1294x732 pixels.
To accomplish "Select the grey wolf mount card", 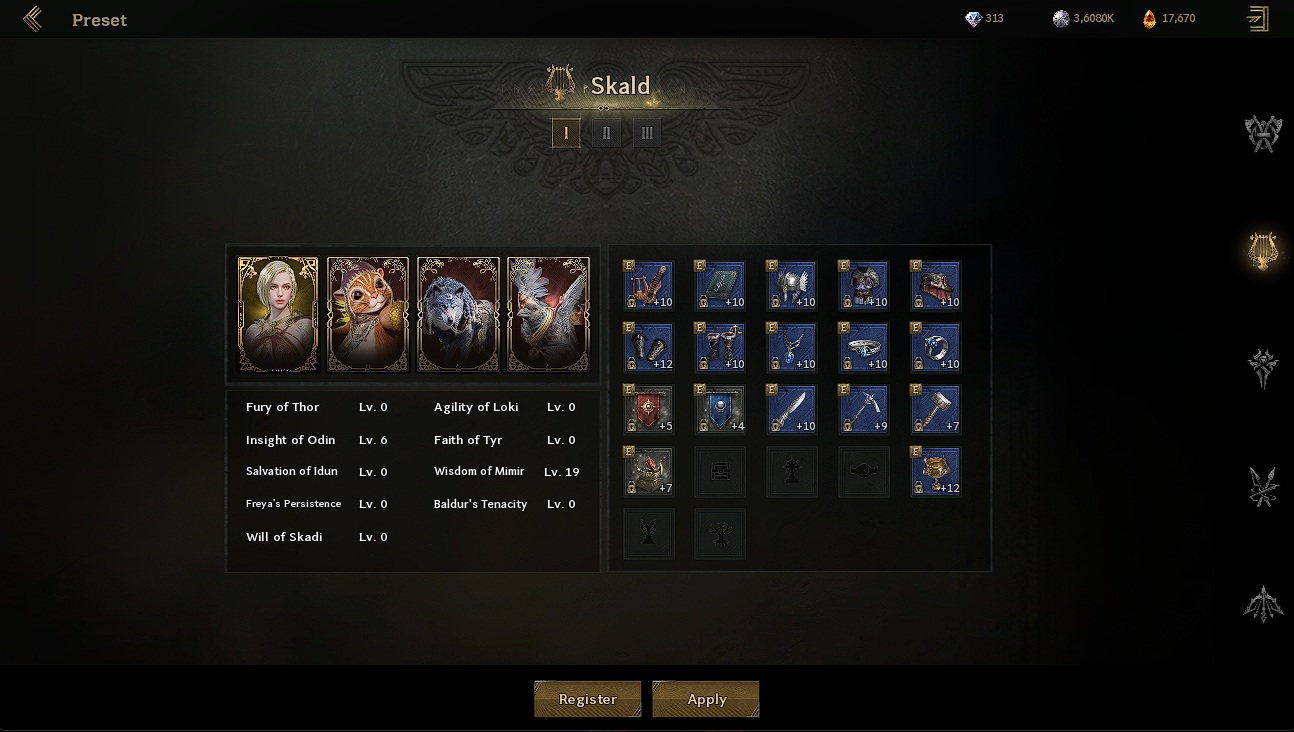I will pyautogui.click(x=458, y=314).
